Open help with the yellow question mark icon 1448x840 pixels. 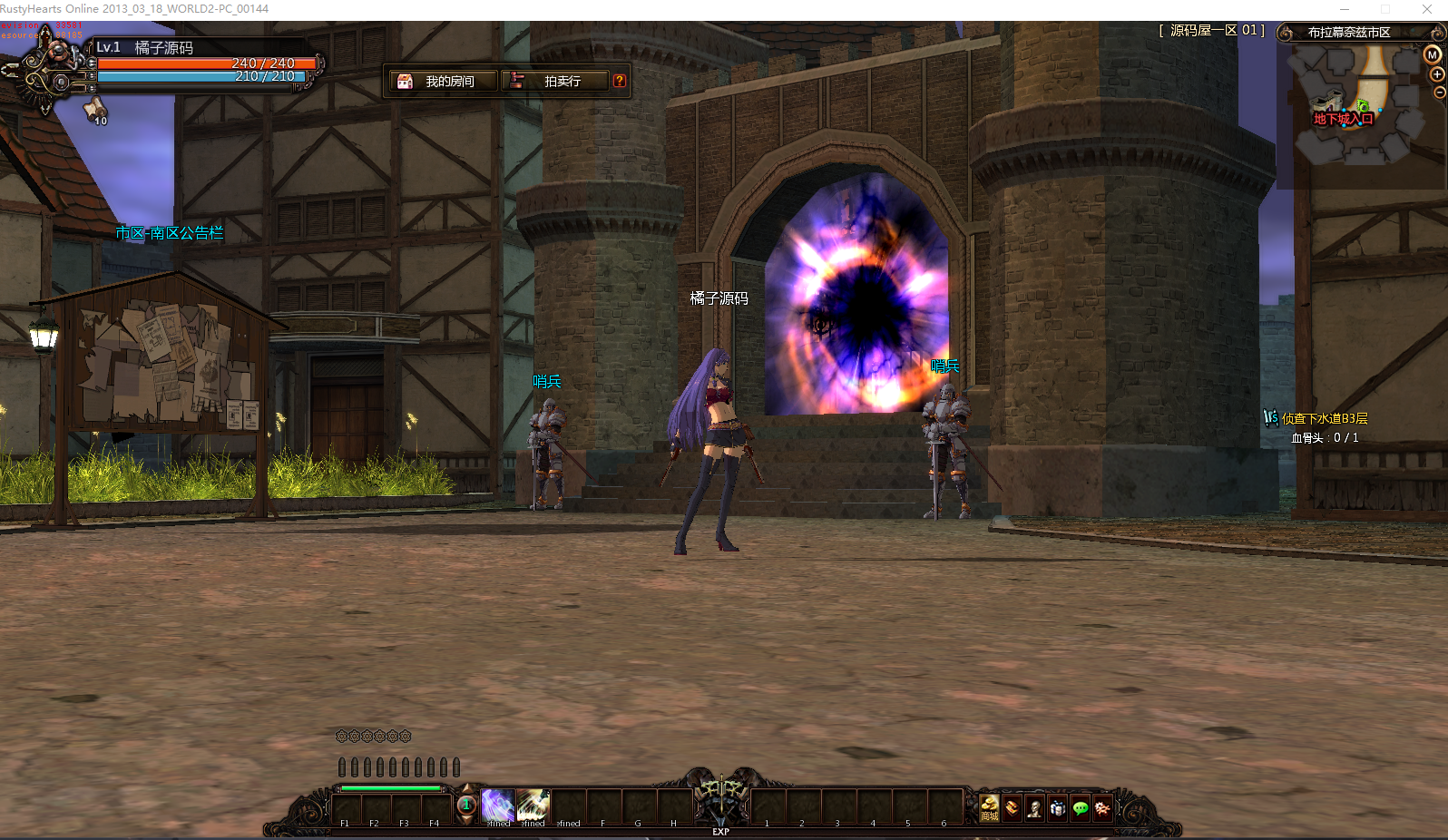620,80
